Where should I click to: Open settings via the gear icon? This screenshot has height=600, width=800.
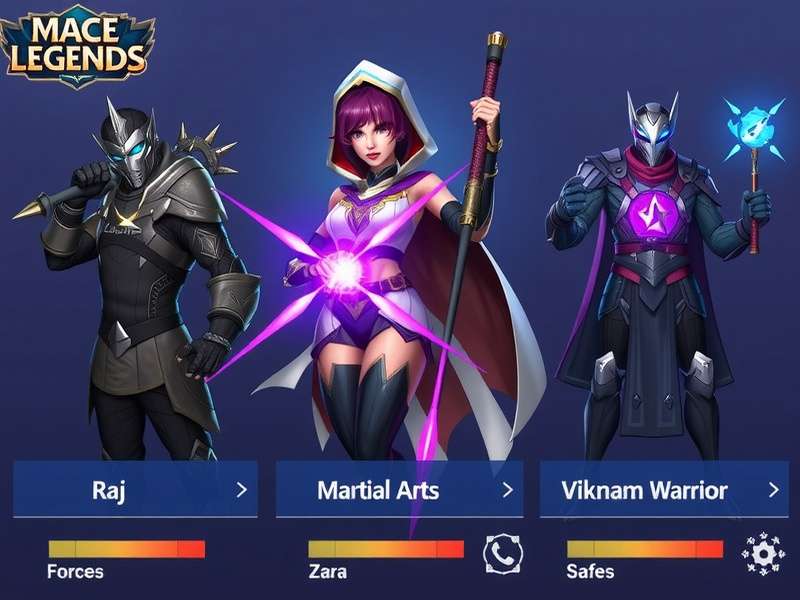(x=761, y=553)
